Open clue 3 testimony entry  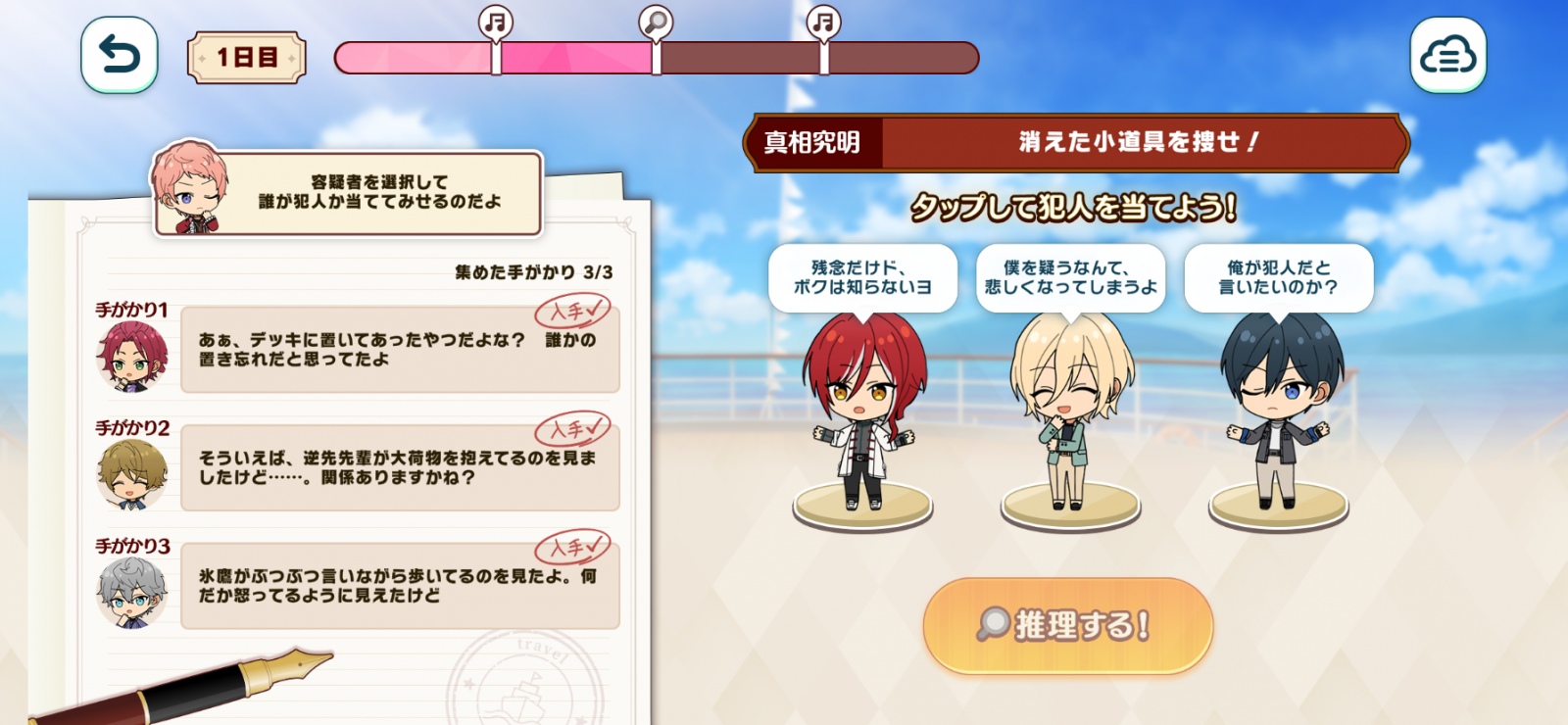pyautogui.click(x=400, y=586)
